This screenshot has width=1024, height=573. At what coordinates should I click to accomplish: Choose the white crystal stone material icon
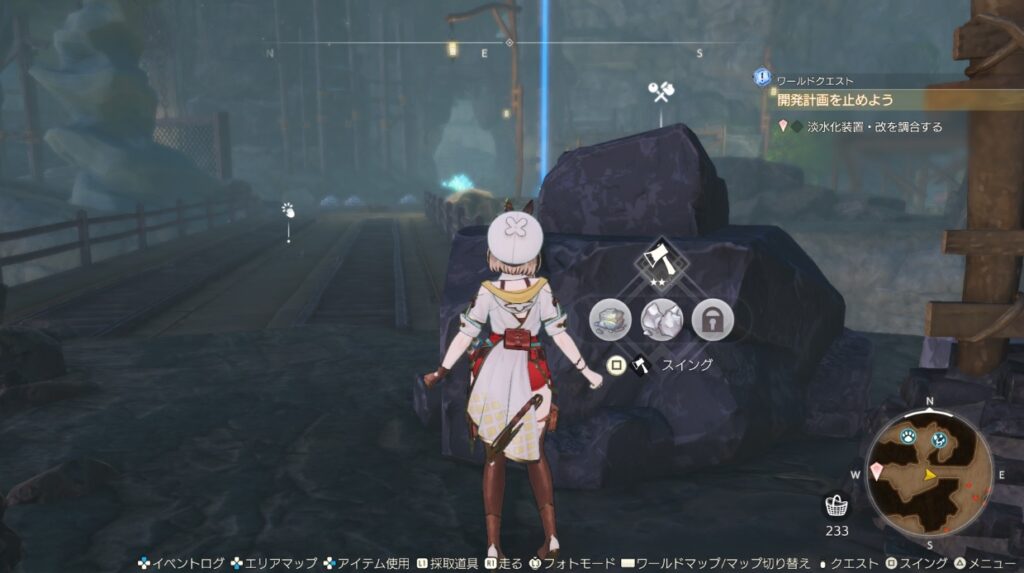click(661, 319)
